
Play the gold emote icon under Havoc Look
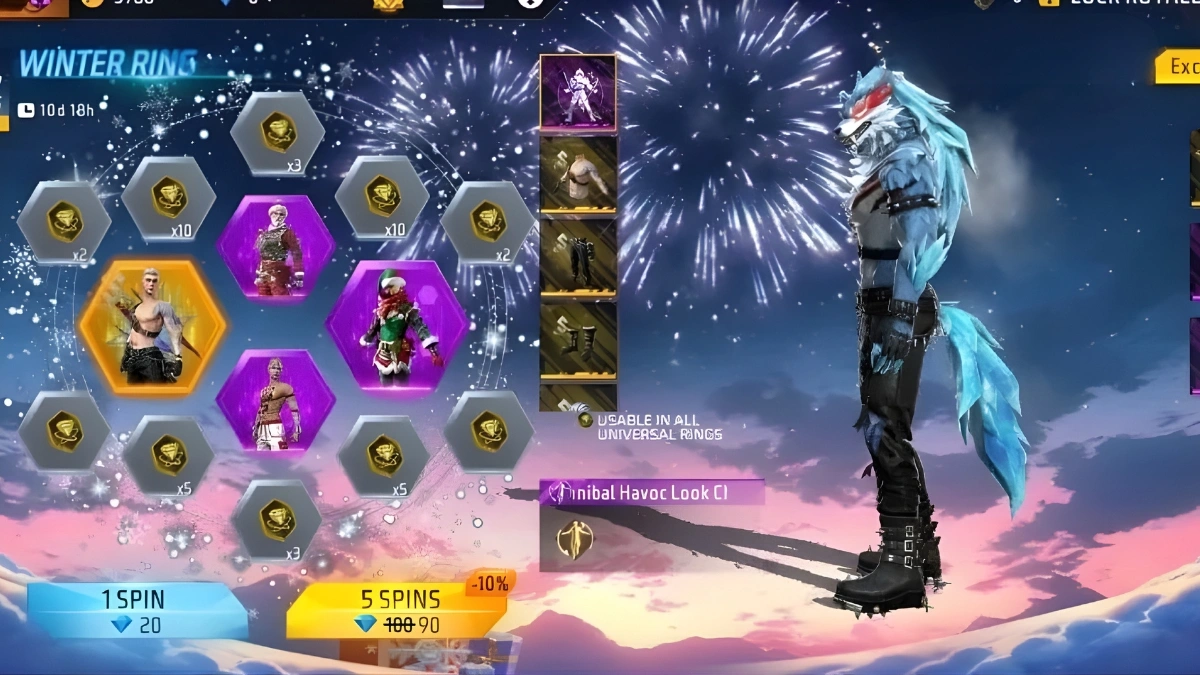(x=575, y=539)
